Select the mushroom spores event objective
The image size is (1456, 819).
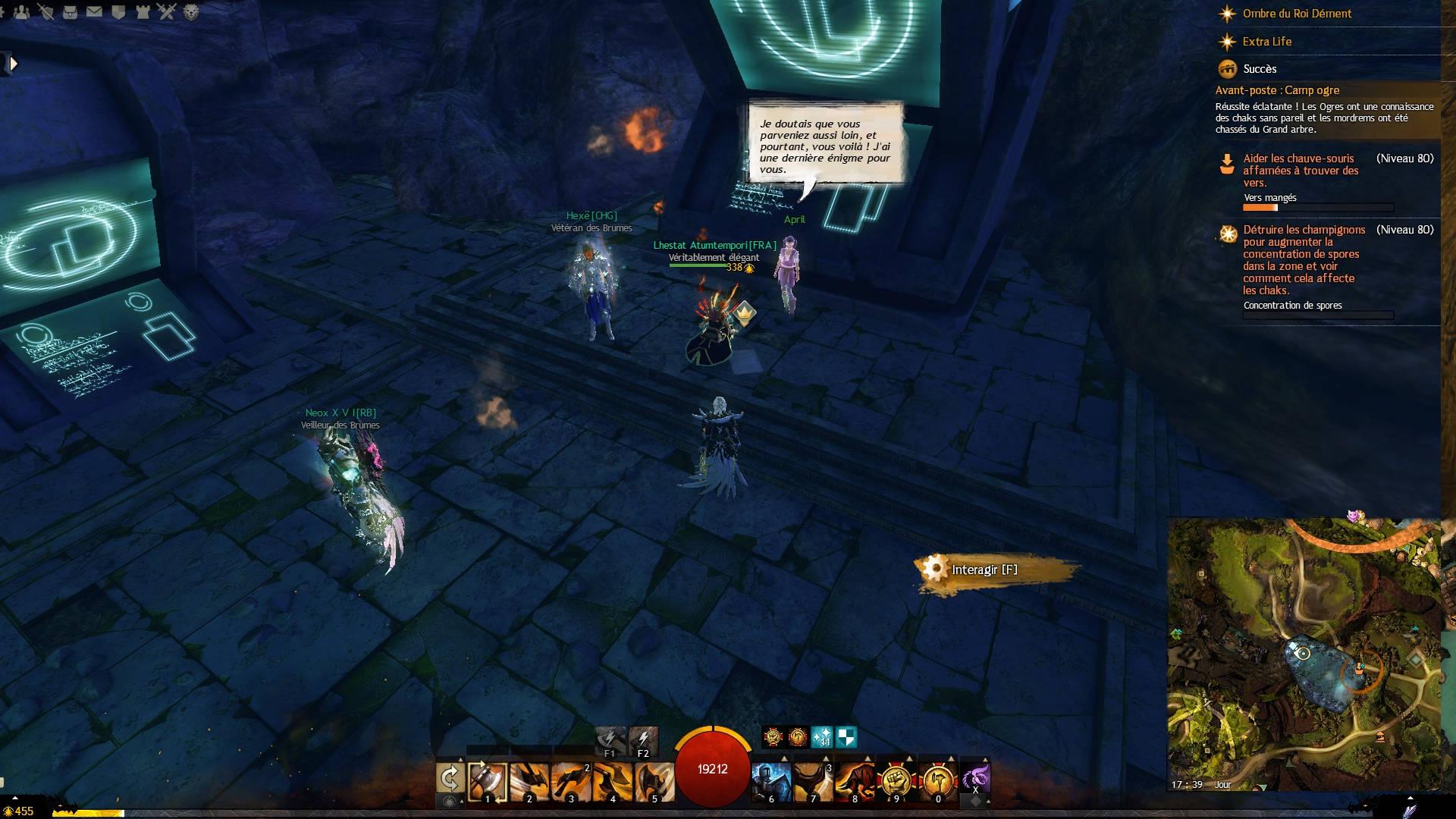click(1304, 259)
